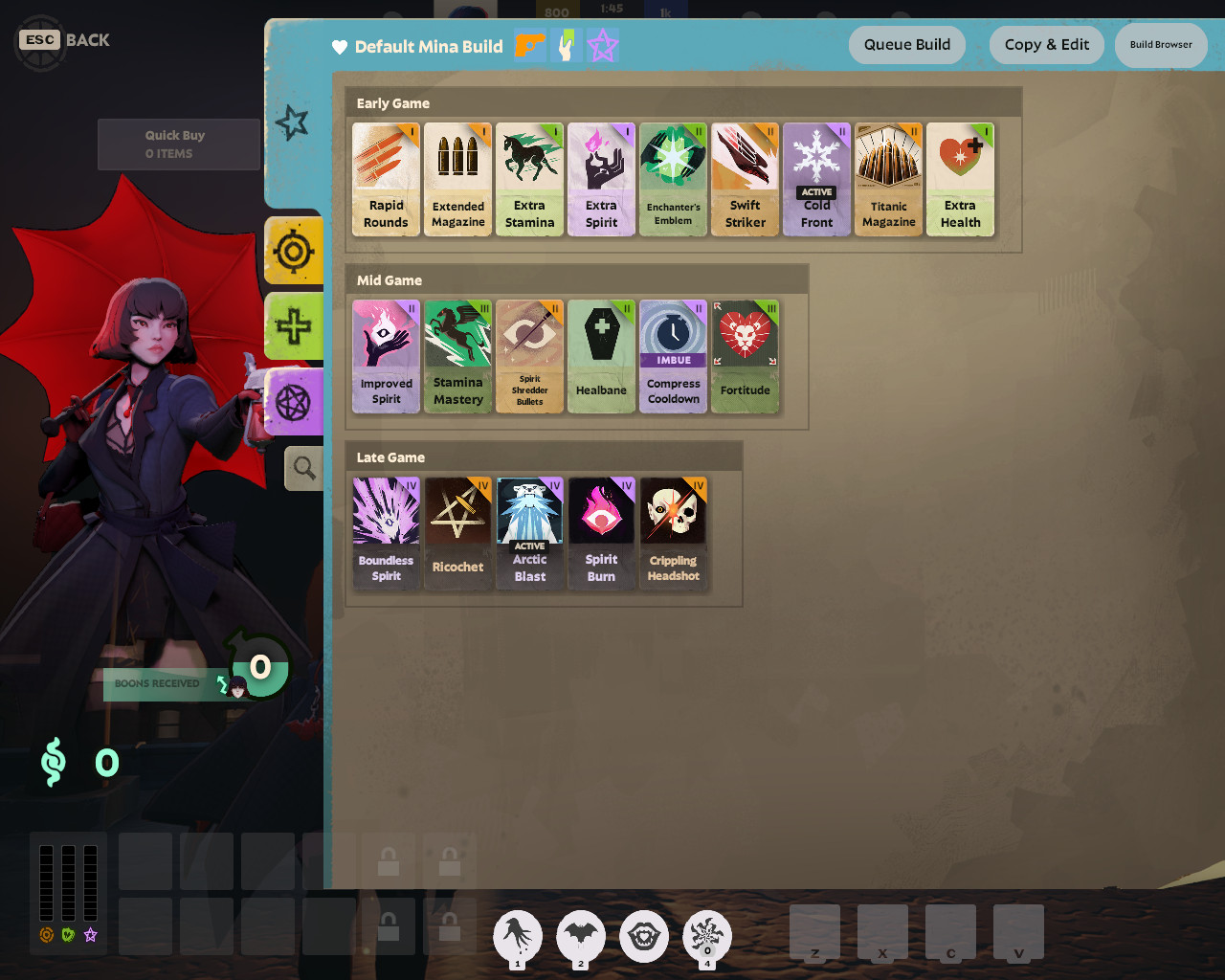Click the Queue Build button
Screen dimensions: 1225x980
pos(906,44)
